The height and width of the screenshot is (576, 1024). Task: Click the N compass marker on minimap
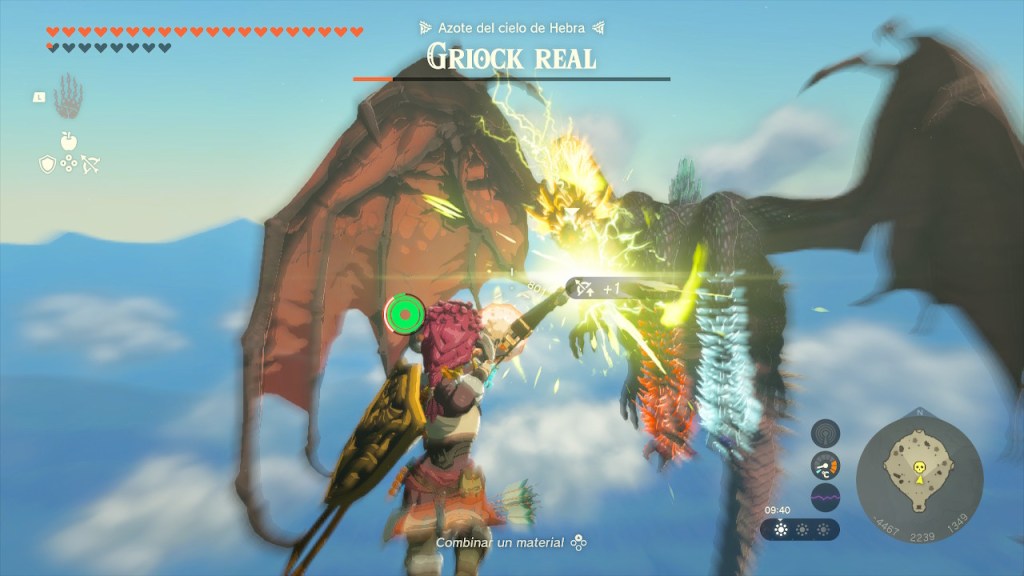[x=919, y=413]
